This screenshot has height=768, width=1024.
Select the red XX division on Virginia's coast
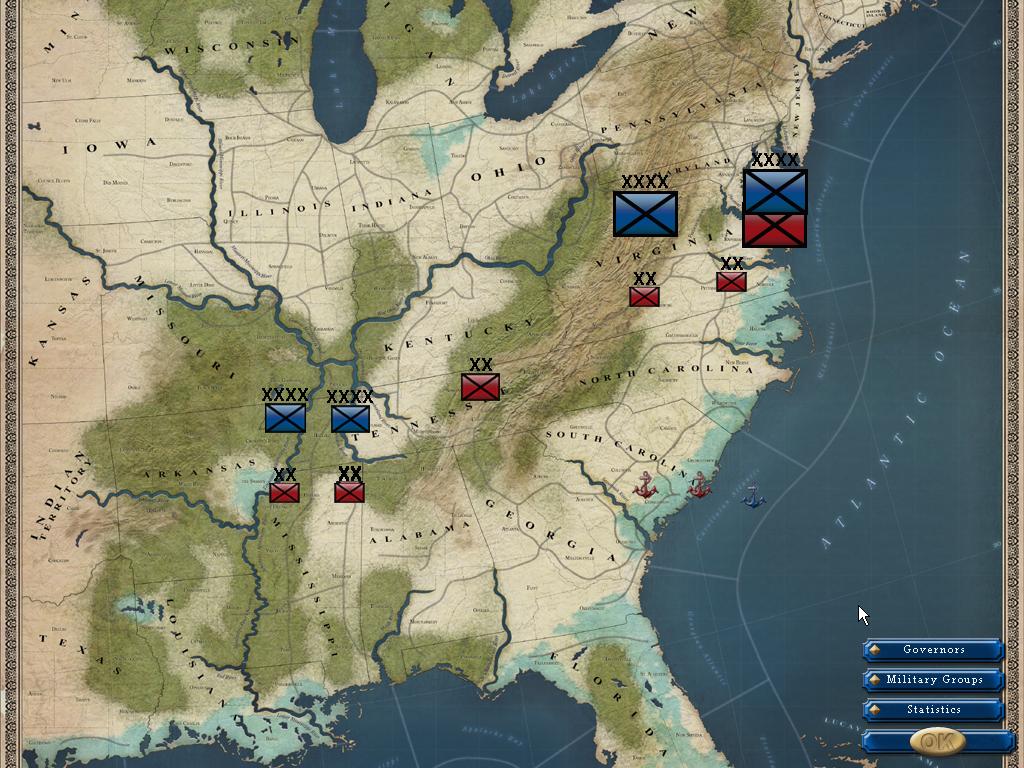pyautogui.click(x=731, y=282)
